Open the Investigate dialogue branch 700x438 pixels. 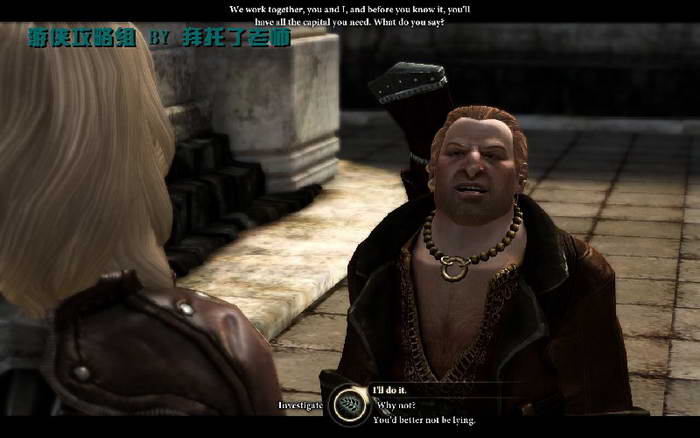[x=301, y=405]
